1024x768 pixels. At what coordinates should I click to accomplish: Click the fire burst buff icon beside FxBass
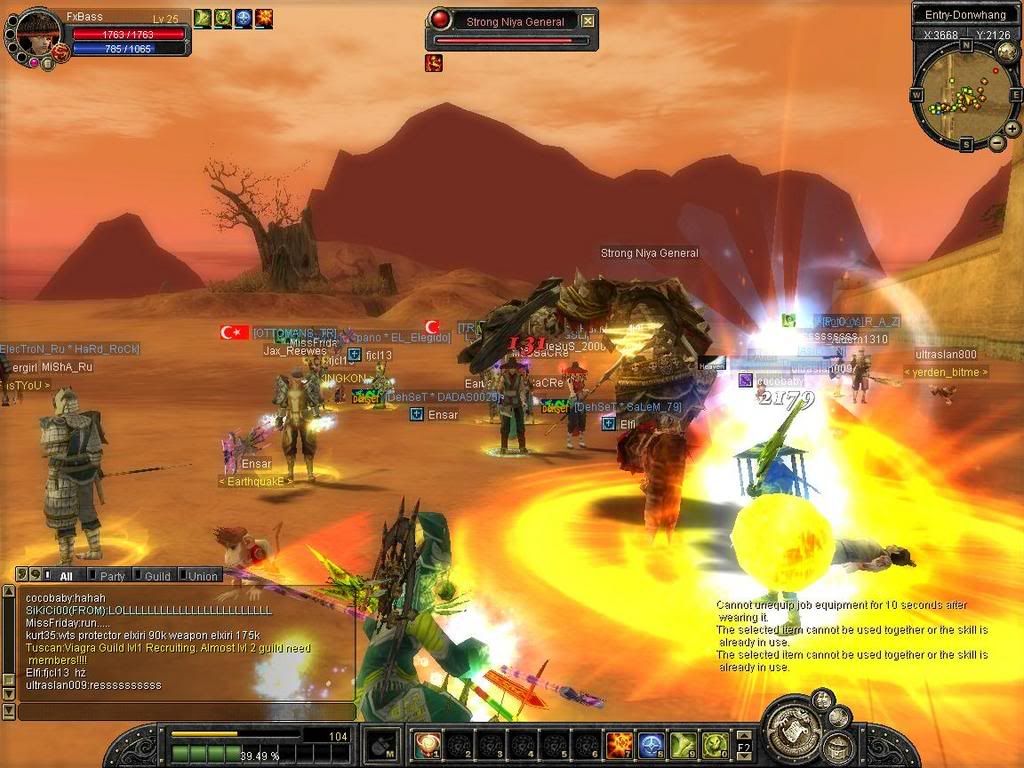[264, 18]
